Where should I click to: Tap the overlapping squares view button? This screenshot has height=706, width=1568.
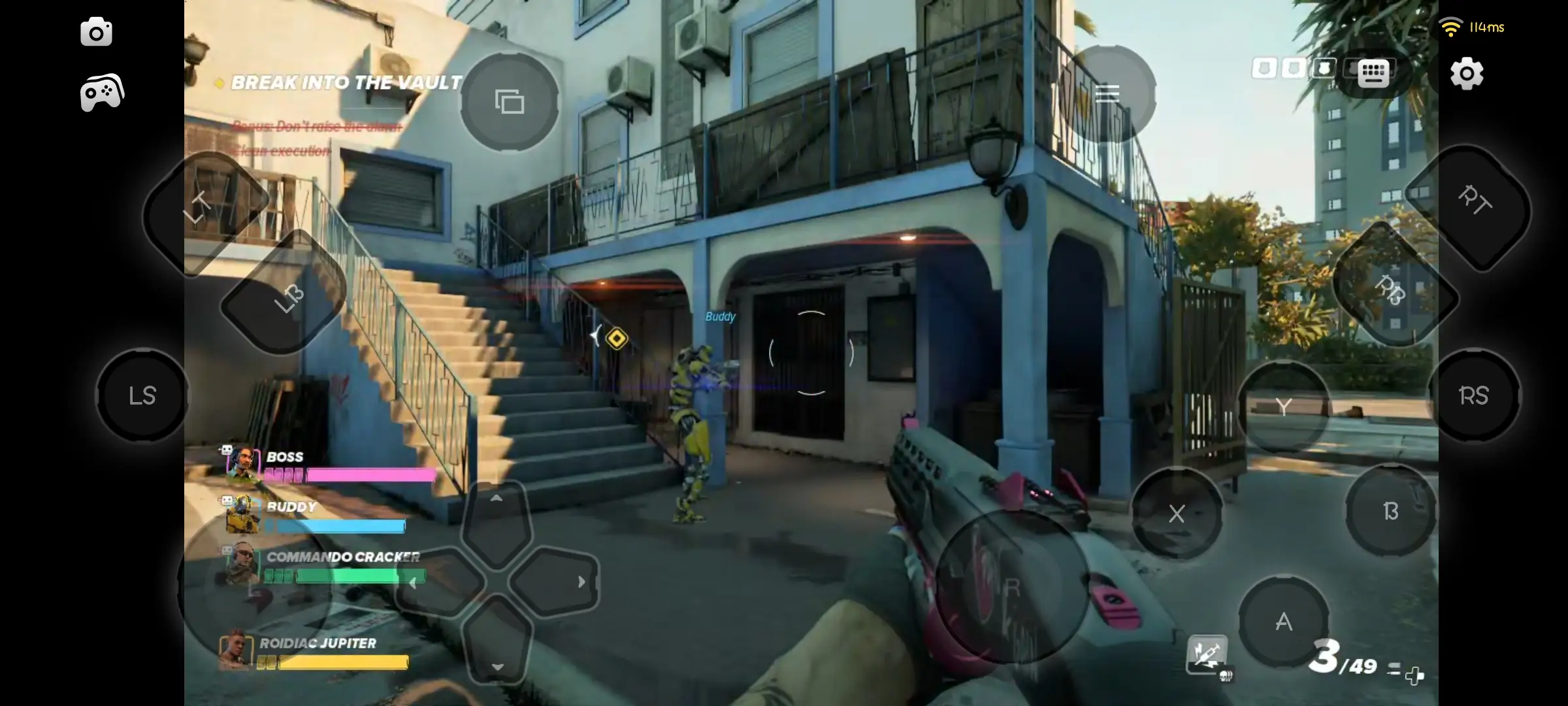tap(510, 102)
